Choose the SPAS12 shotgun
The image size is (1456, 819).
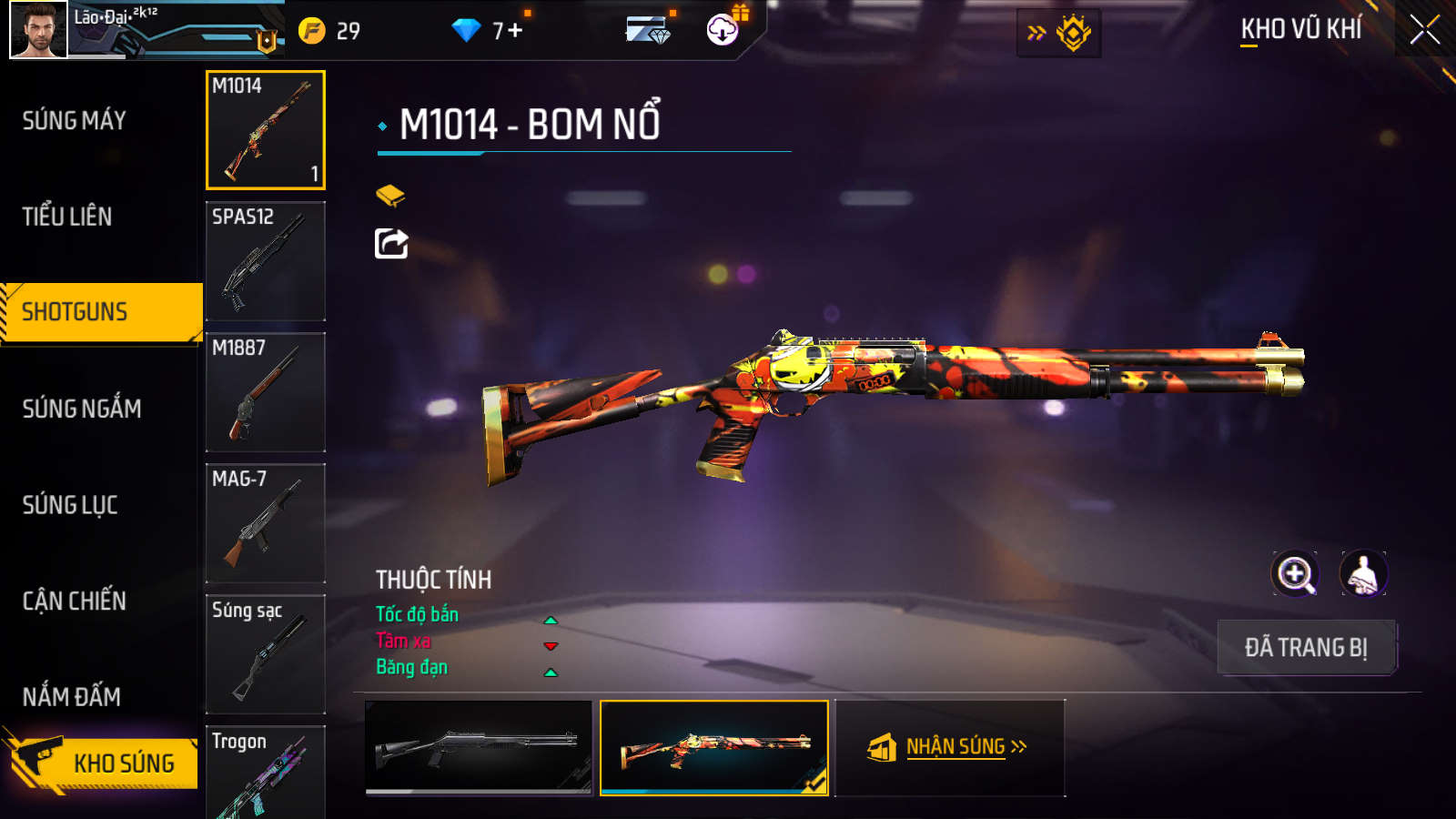[266, 261]
